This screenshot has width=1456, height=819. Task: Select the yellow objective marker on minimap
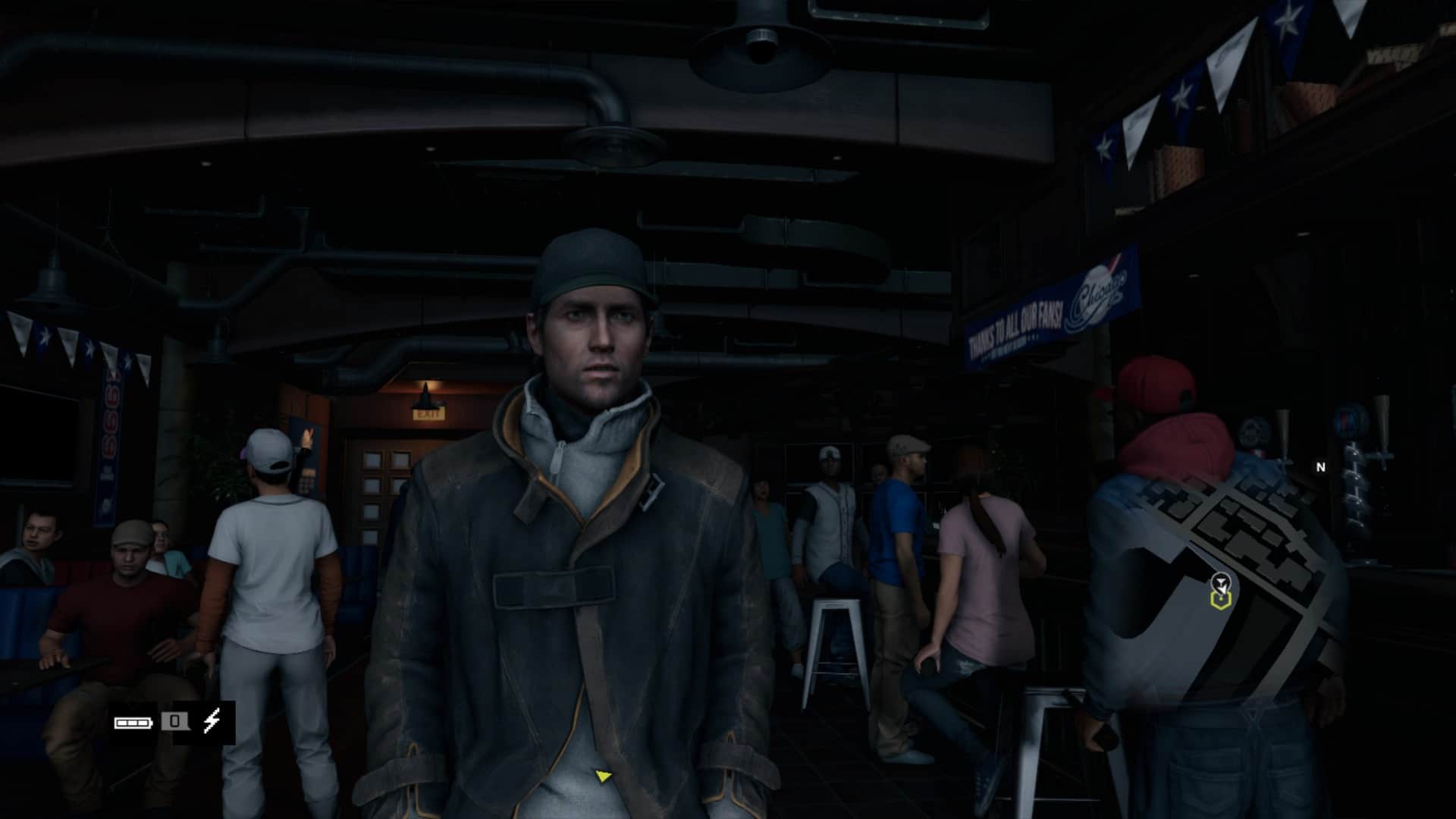point(1220,601)
